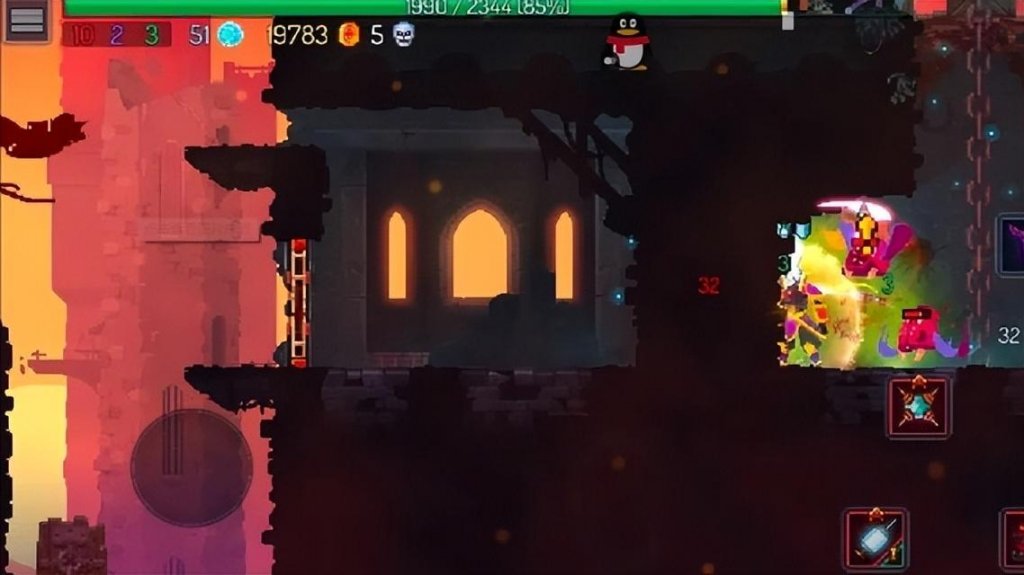The width and height of the screenshot is (1024, 575).
Task: Tap the virtual movement joystick
Action: [x=192, y=466]
